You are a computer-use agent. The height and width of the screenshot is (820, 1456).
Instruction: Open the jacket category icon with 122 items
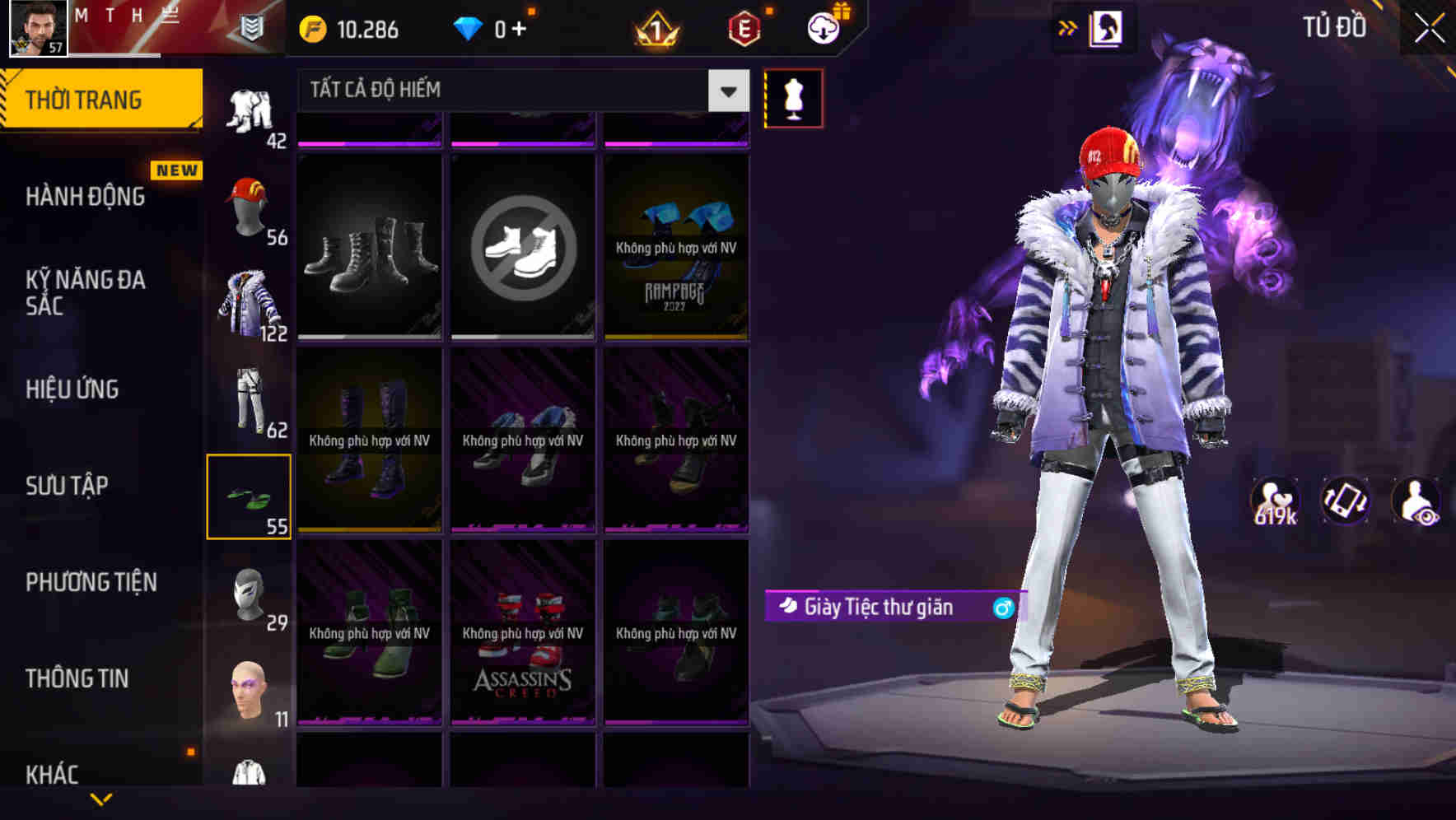pos(250,301)
